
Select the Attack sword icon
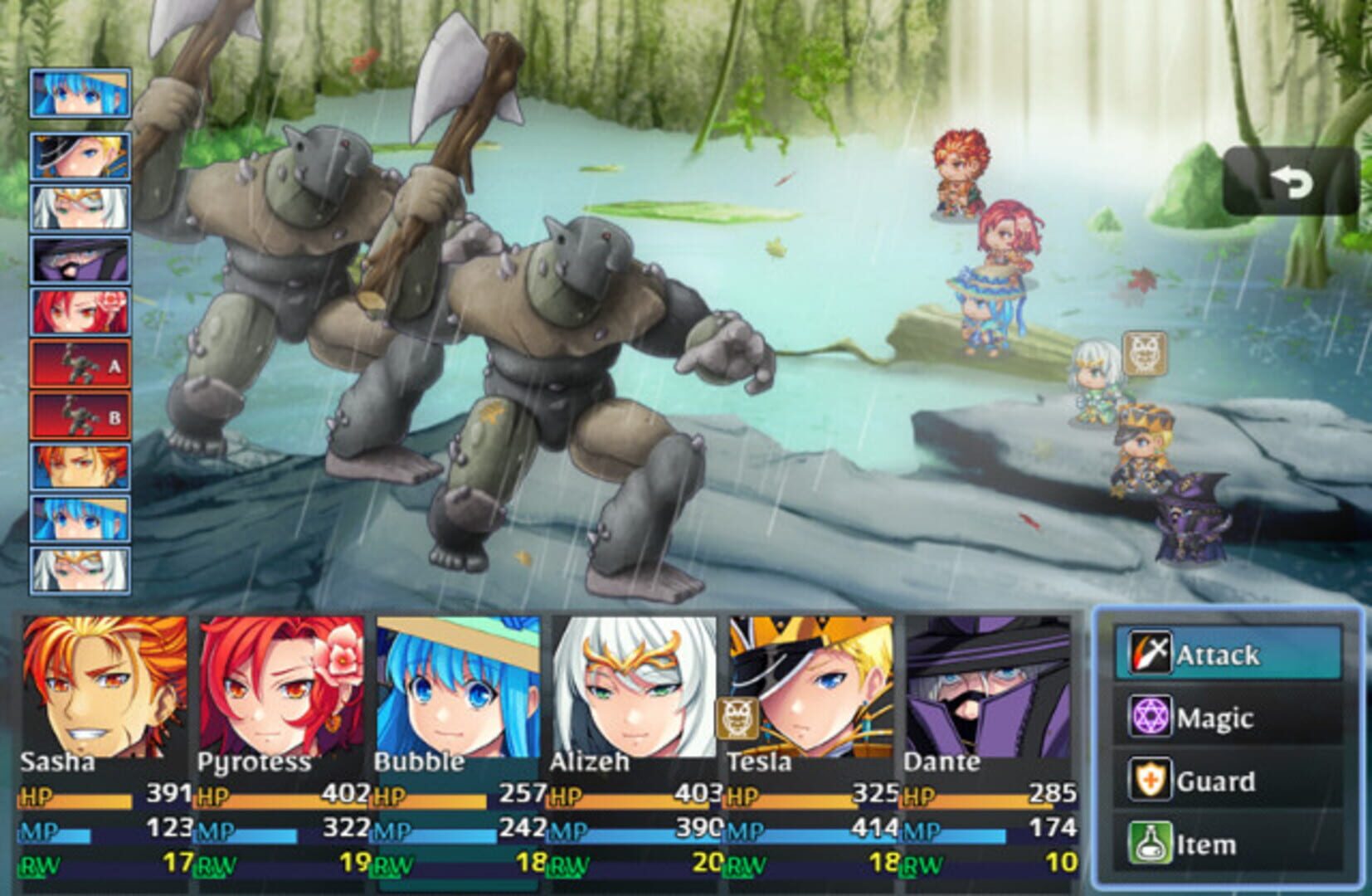(x=1151, y=655)
